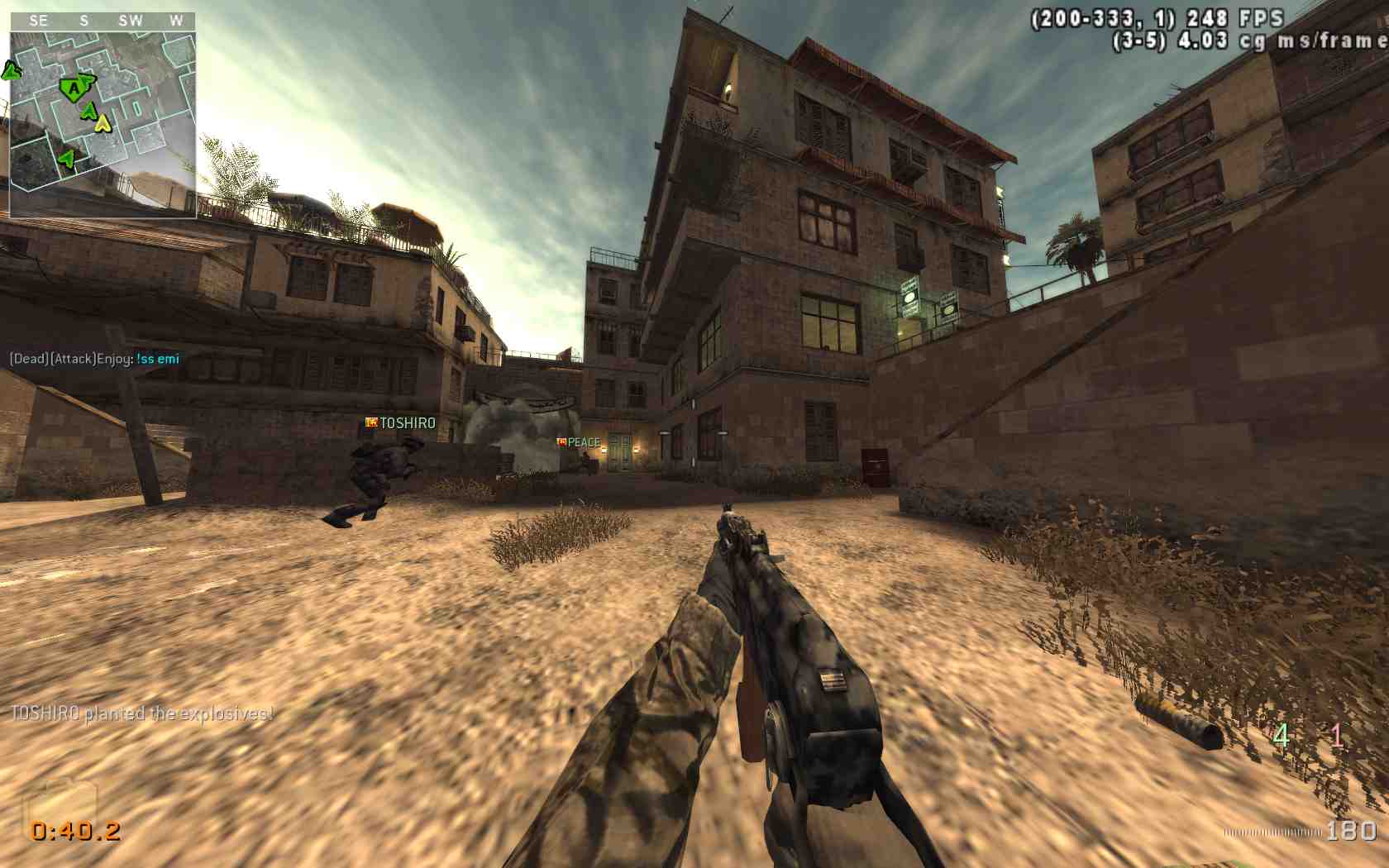Viewport: 1389px width, 868px height.
Task: Click the minimap in the corner
Action: pos(103,124)
